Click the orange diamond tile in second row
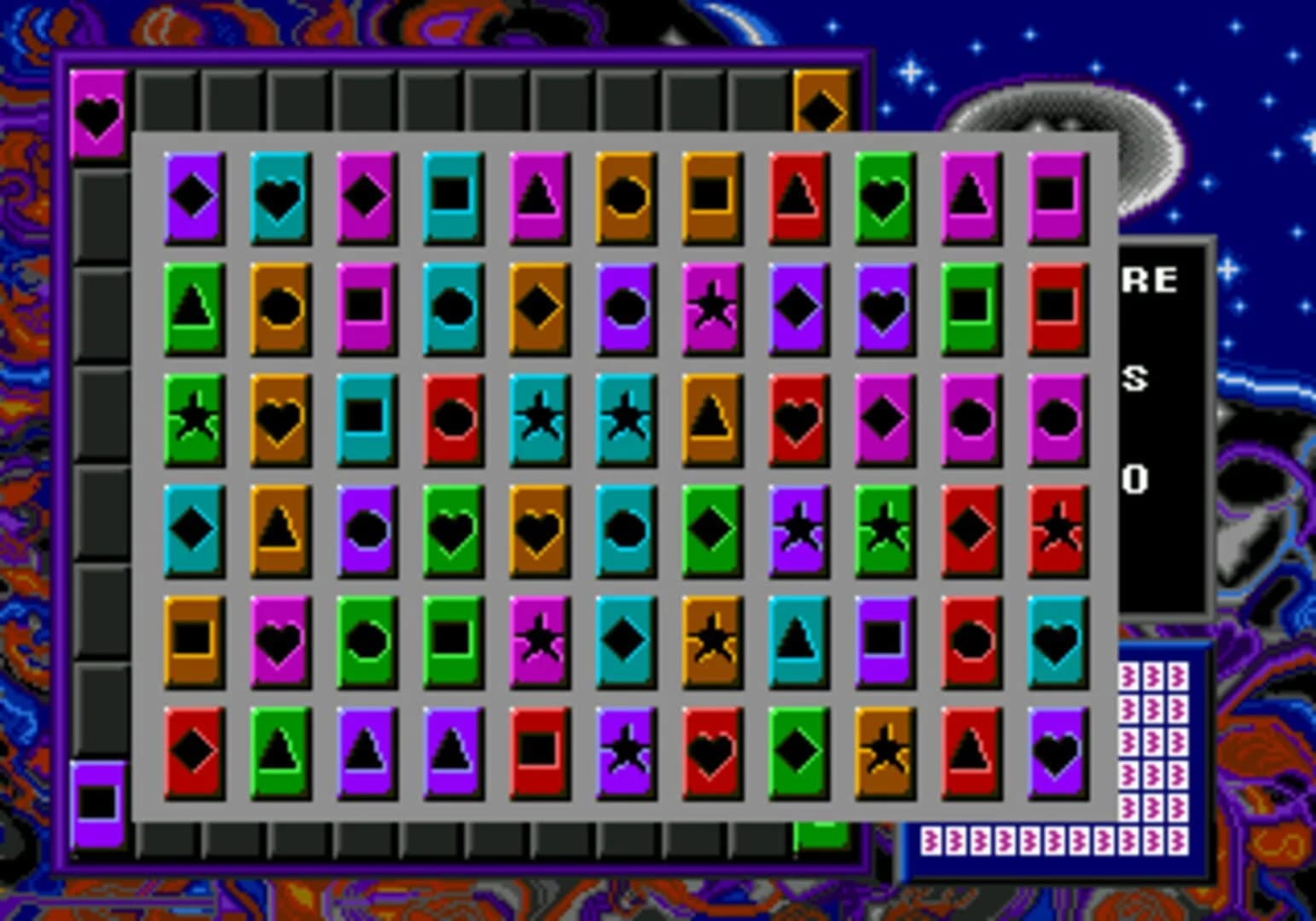 coord(537,307)
